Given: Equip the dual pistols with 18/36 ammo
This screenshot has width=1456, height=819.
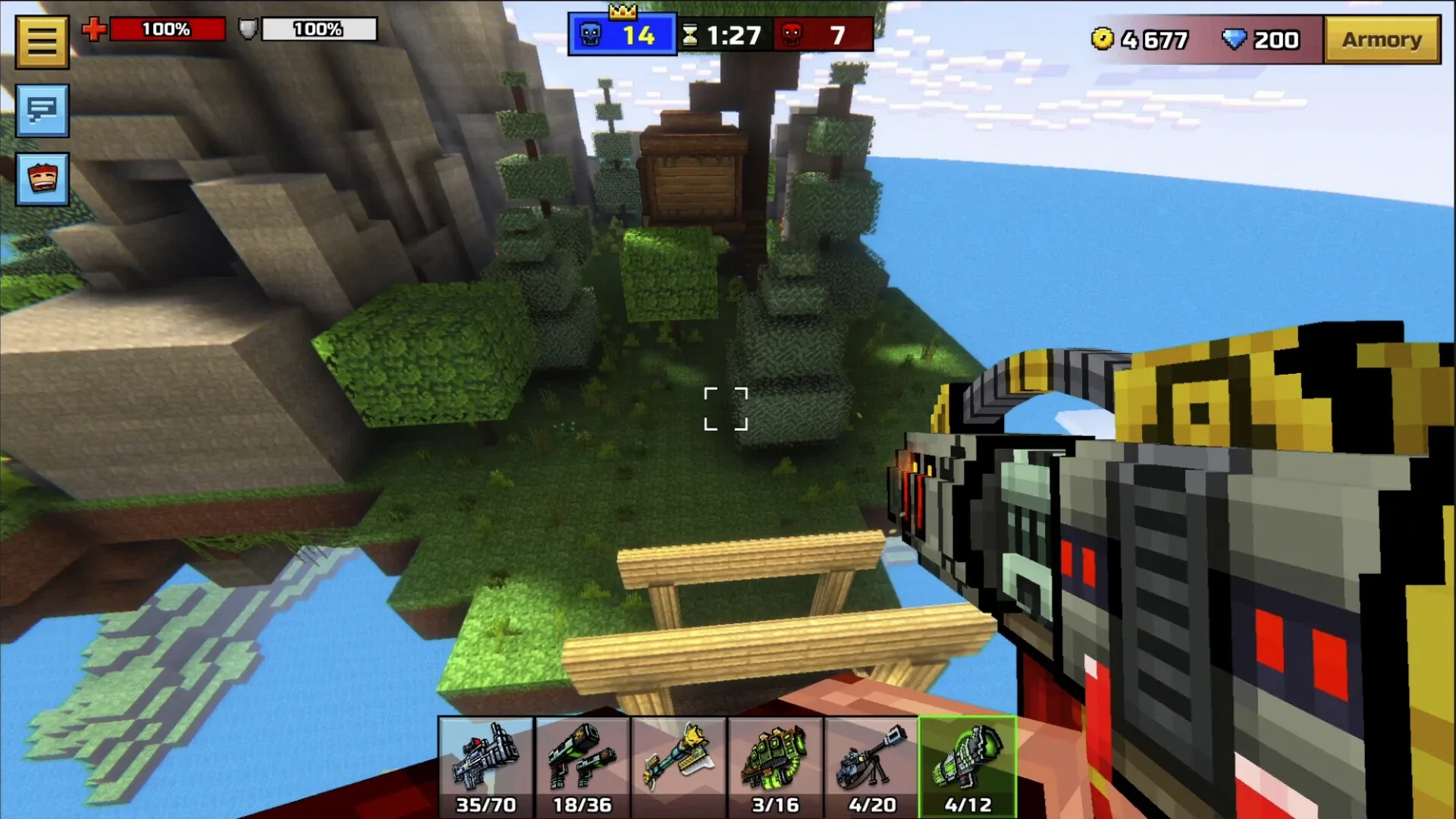Looking at the screenshot, I should [x=580, y=766].
